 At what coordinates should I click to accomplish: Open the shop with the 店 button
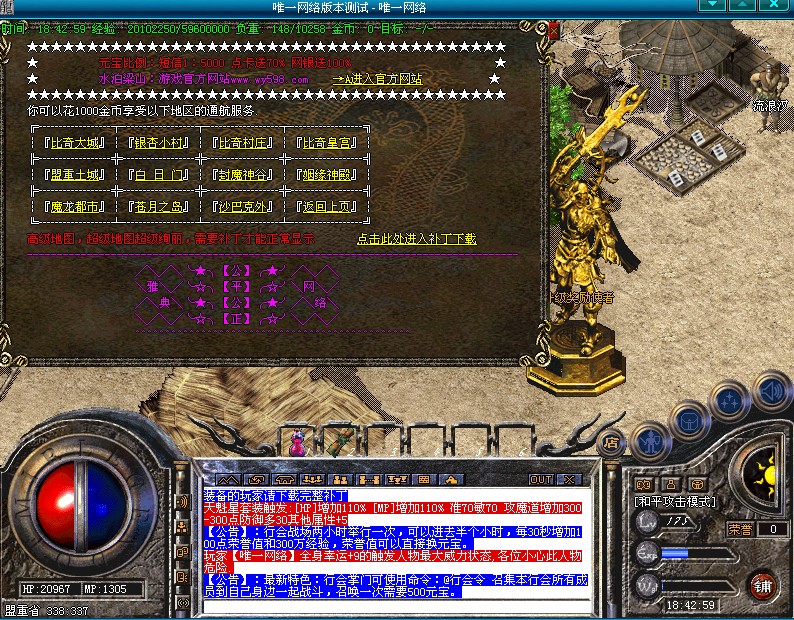(x=610, y=441)
